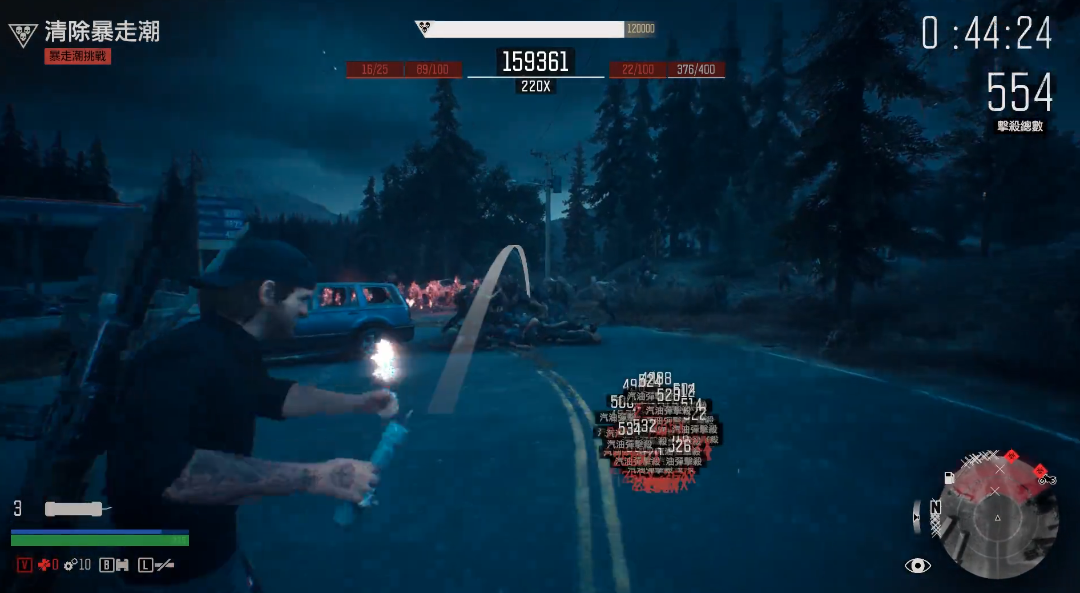
Task: Select the equipped pipe bomb weapon icon
Action: coord(74,508)
